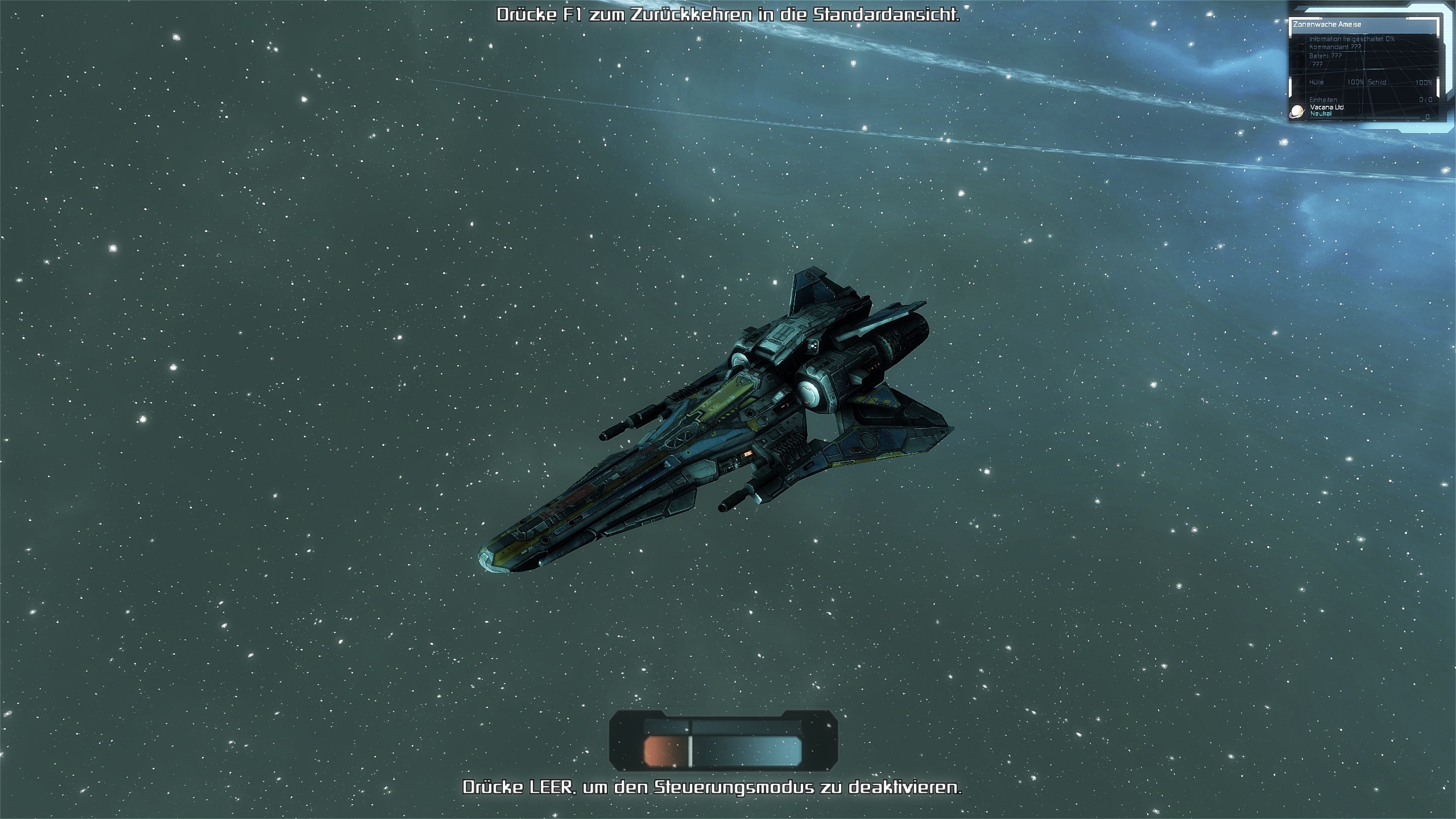Select the Zonenwache Ameise target panel title
This screenshot has width=1456, height=819.
pyautogui.click(x=1327, y=24)
